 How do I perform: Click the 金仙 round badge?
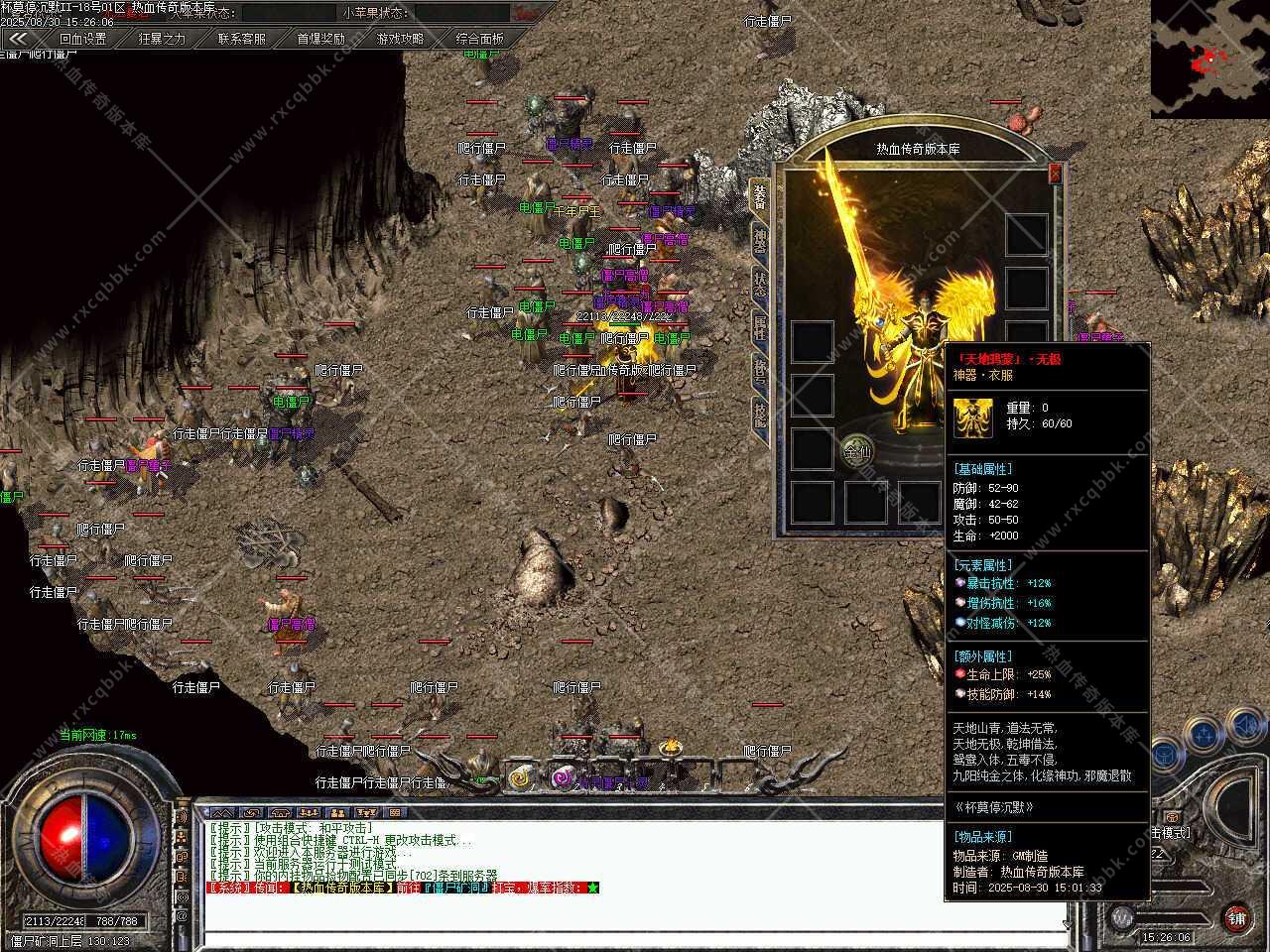(857, 451)
